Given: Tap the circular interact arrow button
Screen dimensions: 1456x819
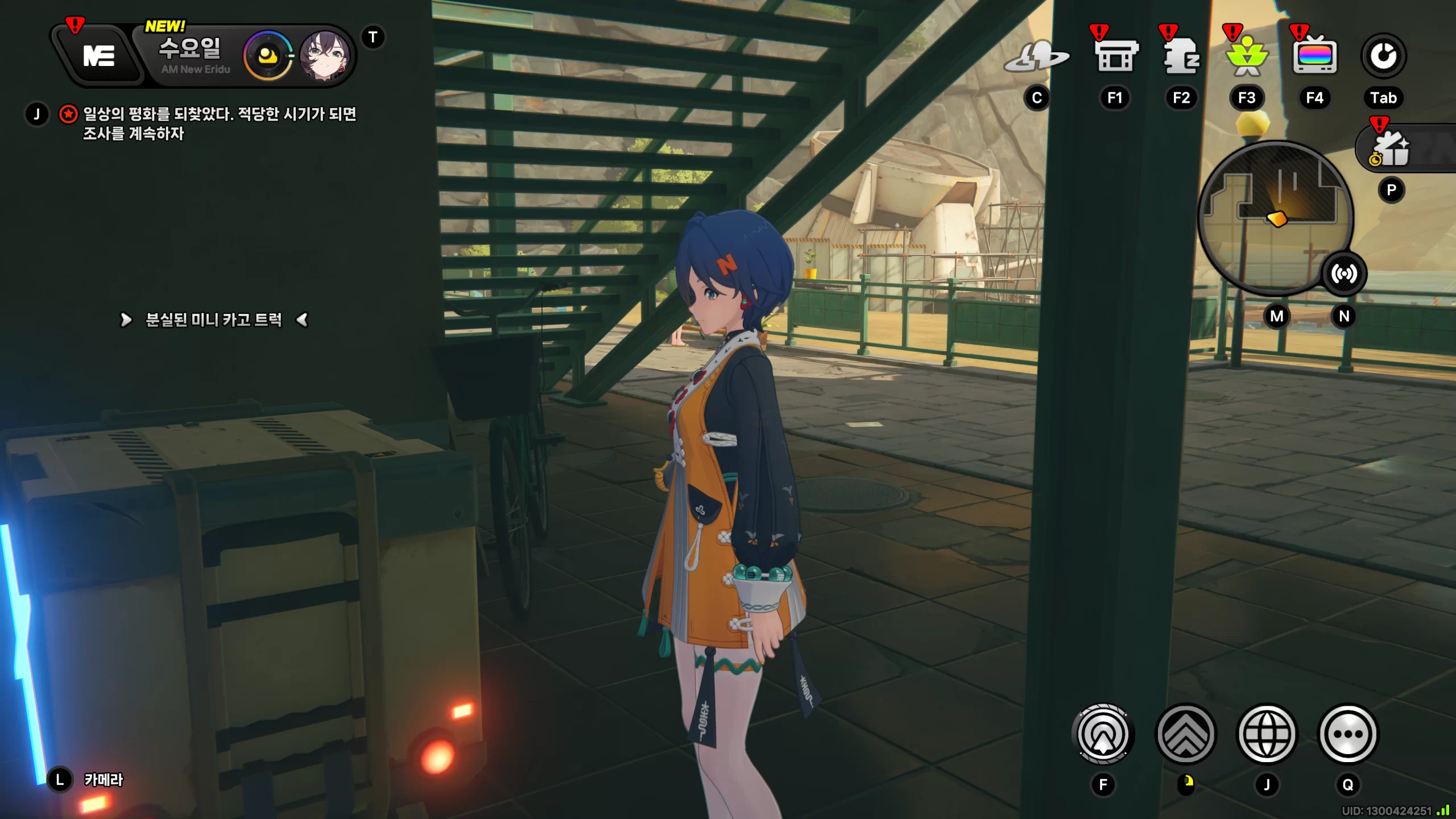Looking at the screenshot, I should pos(1103,734).
